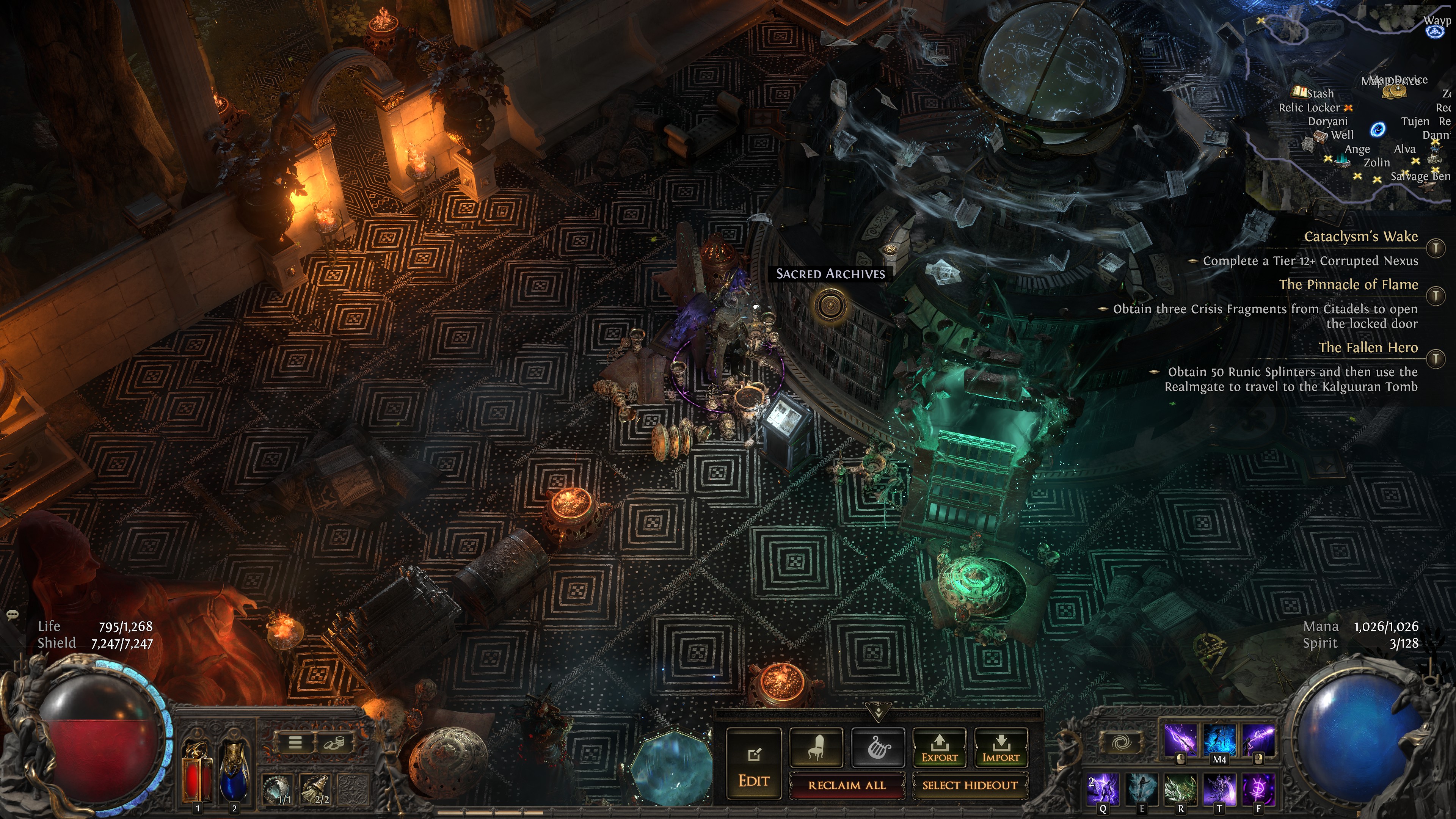Collapse the hideout panel arrow
Viewport: 1456px width, 819px height.
coord(878,711)
